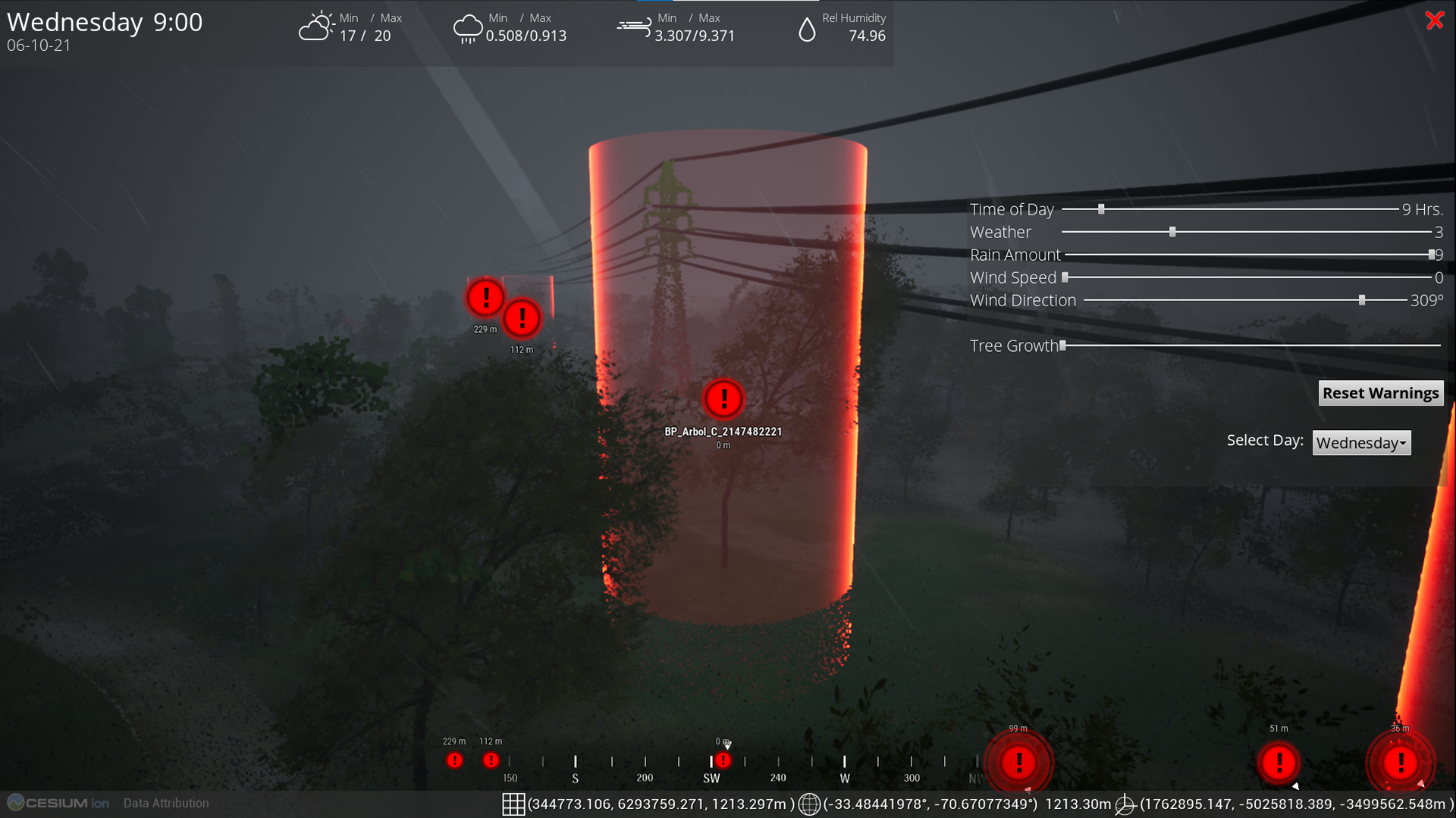The height and width of the screenshot is (818, 1456).
Task: Select the BP_Arbol_C_2147482221 warning marker
Action: tap(723, 399)
